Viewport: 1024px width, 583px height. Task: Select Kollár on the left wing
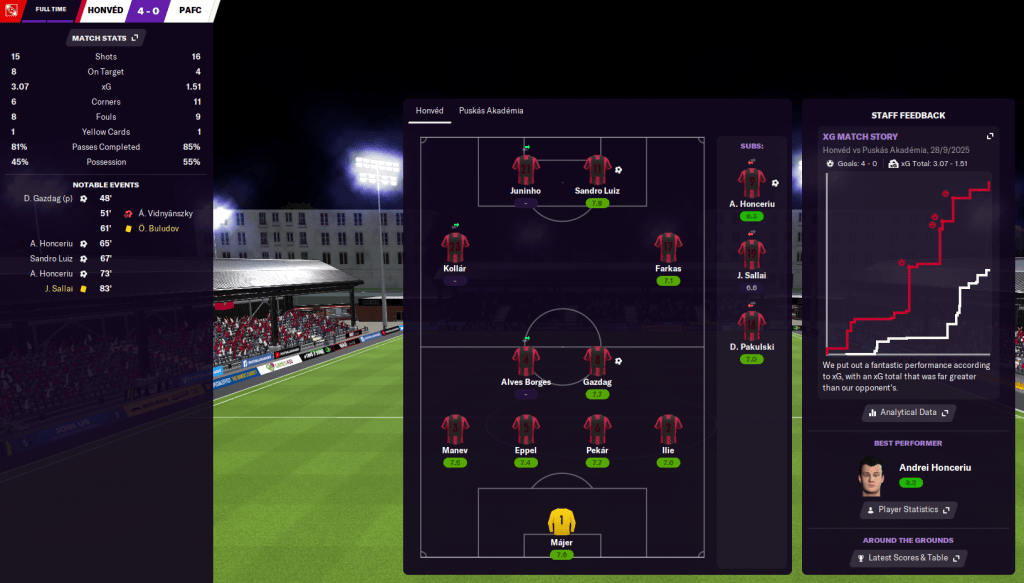coord(454,248)
